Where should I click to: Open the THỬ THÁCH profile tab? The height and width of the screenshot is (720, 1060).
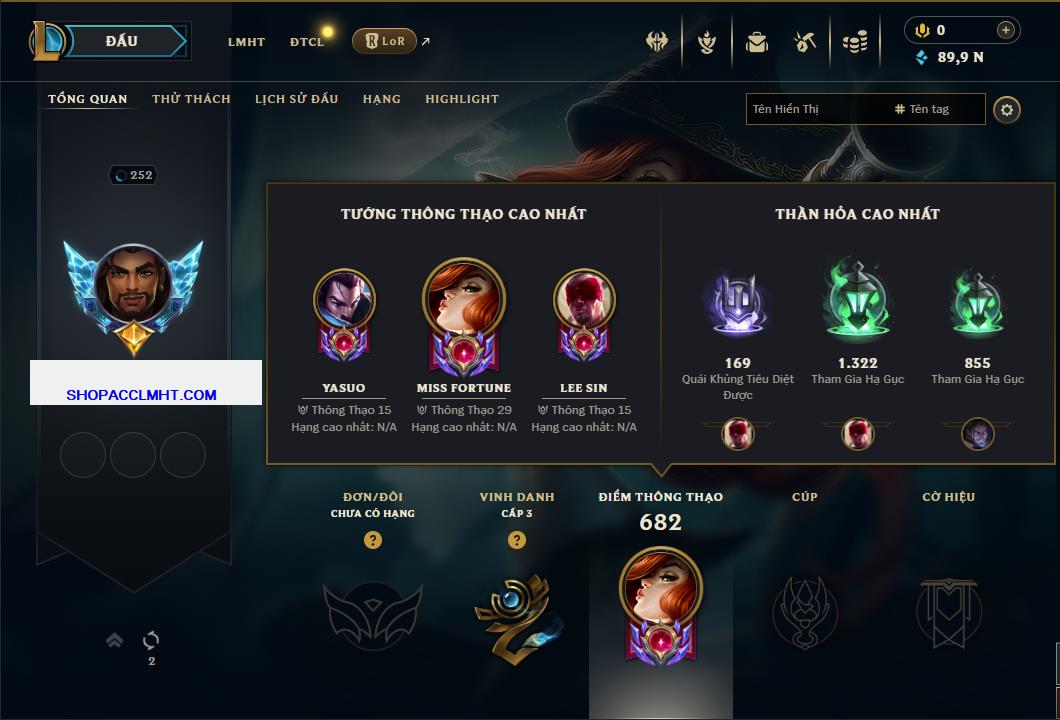191,99
